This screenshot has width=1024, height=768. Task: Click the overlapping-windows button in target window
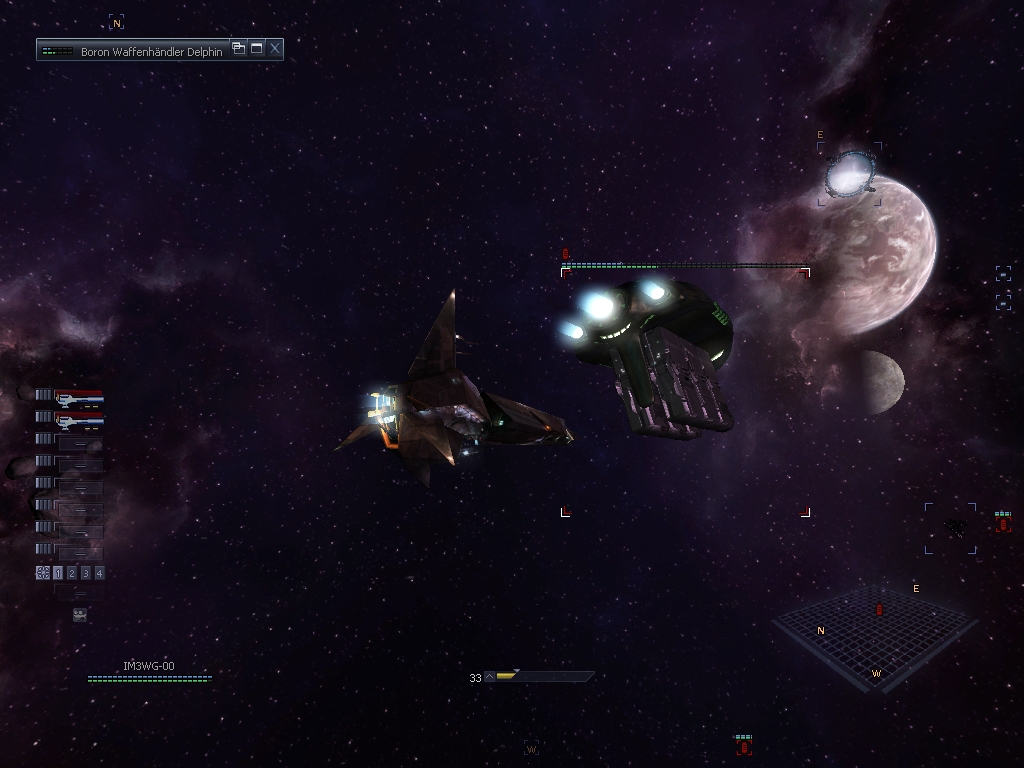238,48
